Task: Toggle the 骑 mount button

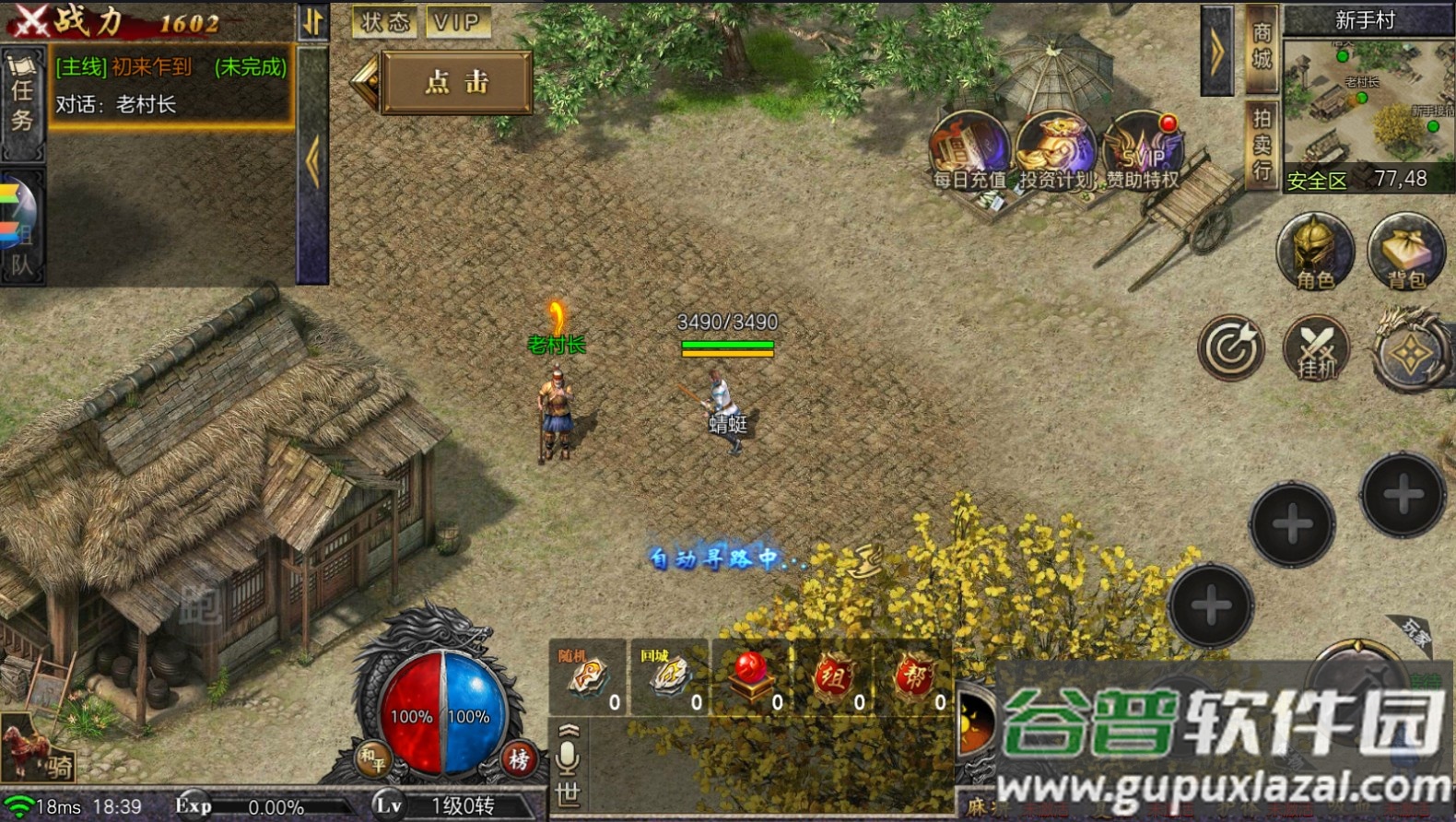Action: pos(37,751)
